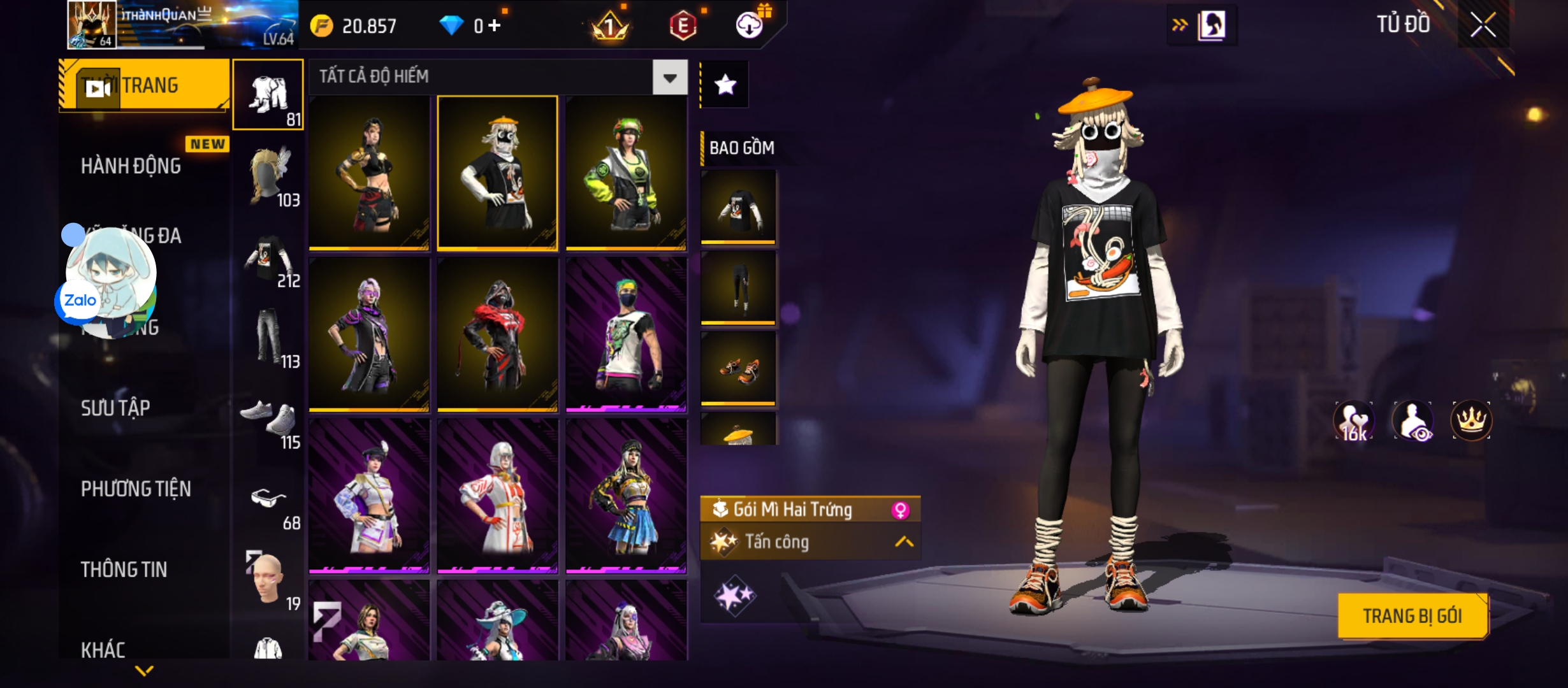Select the Phương Tiện category
This screenshot has width=1568, height=688.
click(x=136, y=489)
